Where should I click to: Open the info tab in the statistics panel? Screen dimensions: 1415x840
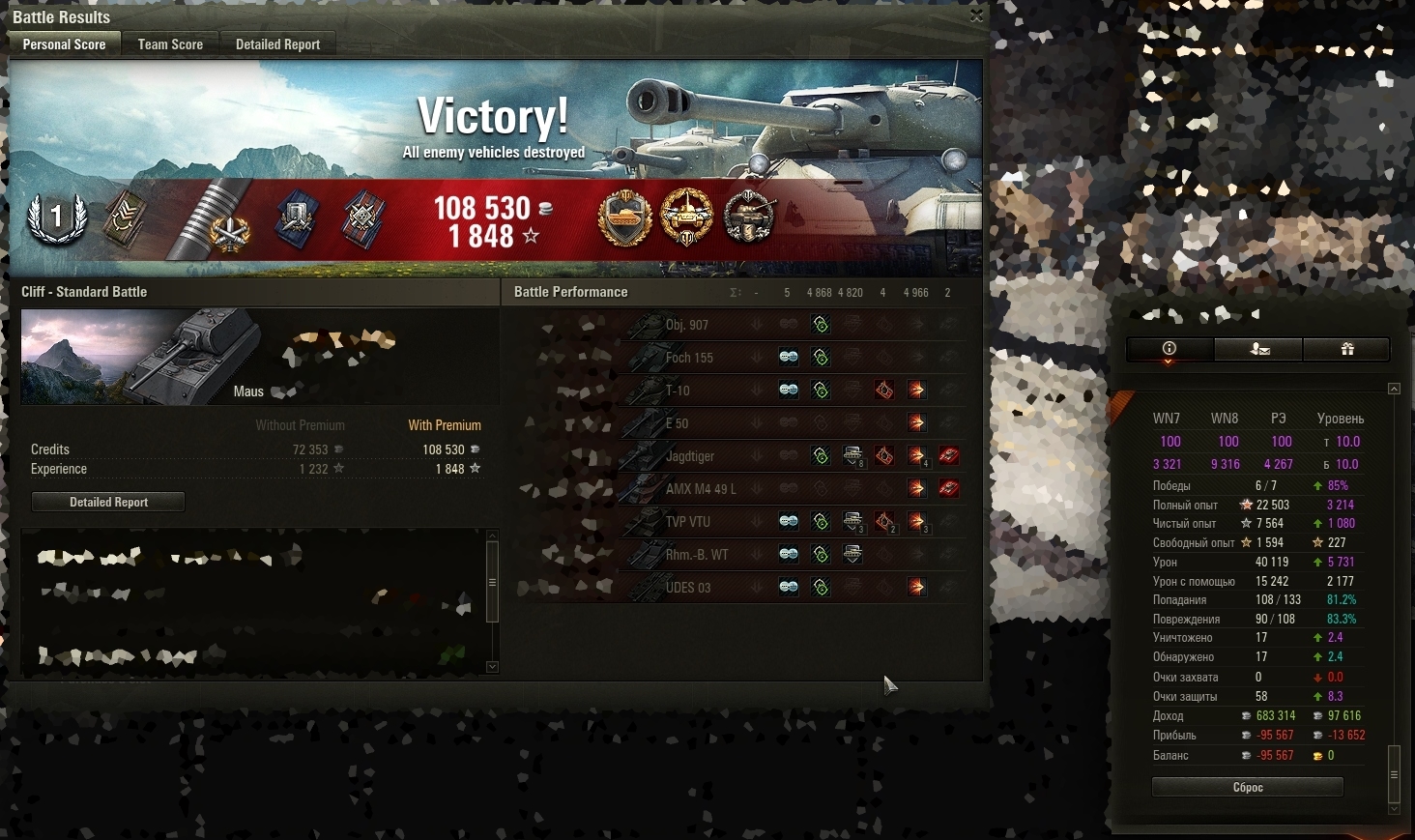click(x=1170, y=349)
